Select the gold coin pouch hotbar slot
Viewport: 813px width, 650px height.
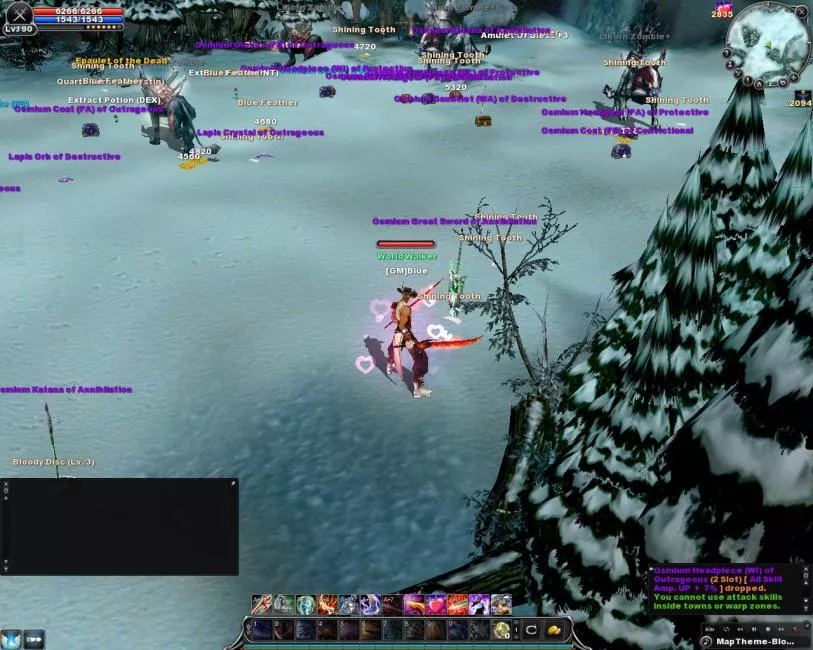click(501, 630)
